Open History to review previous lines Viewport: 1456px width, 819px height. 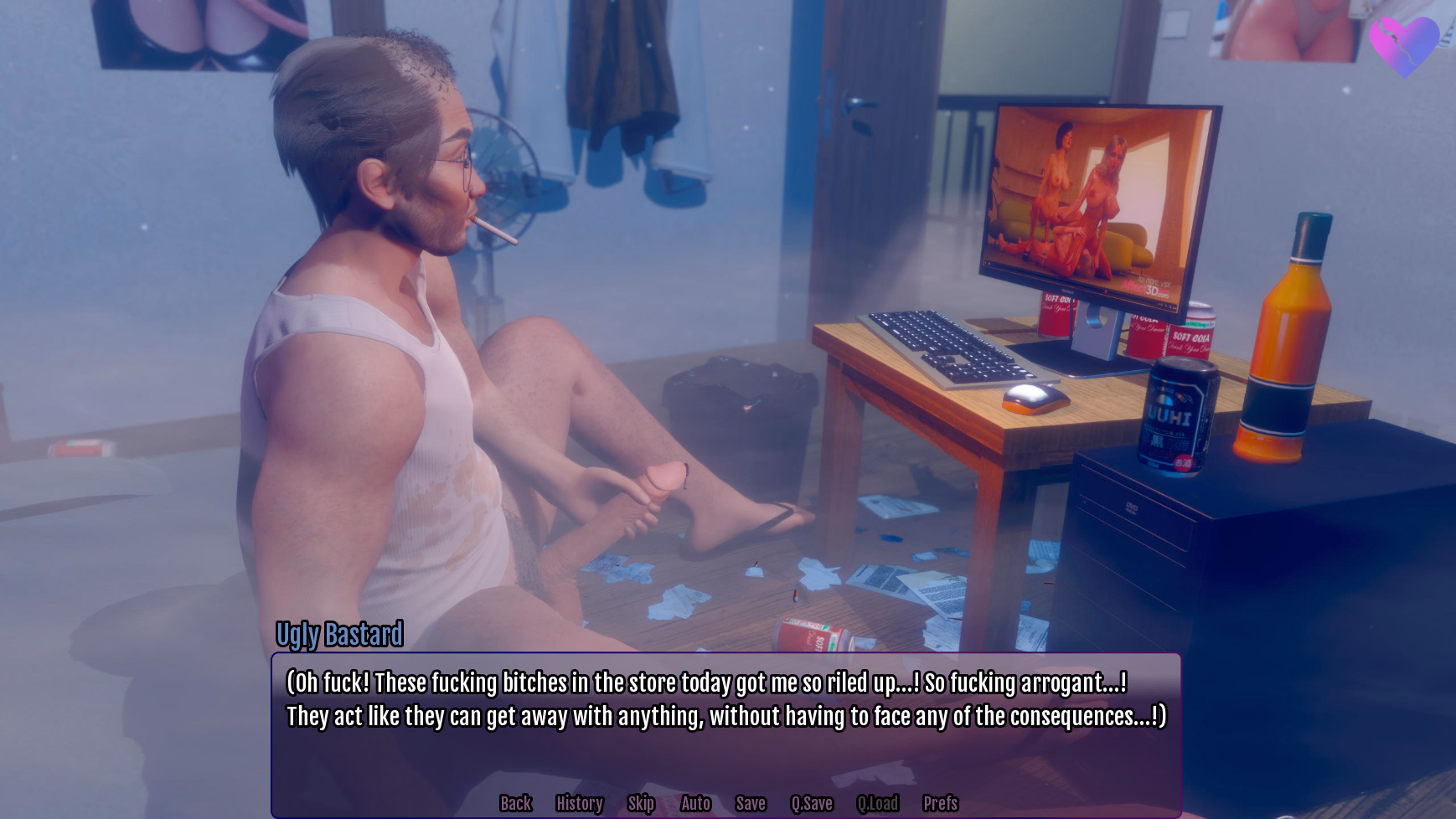[x=579, y=803]
